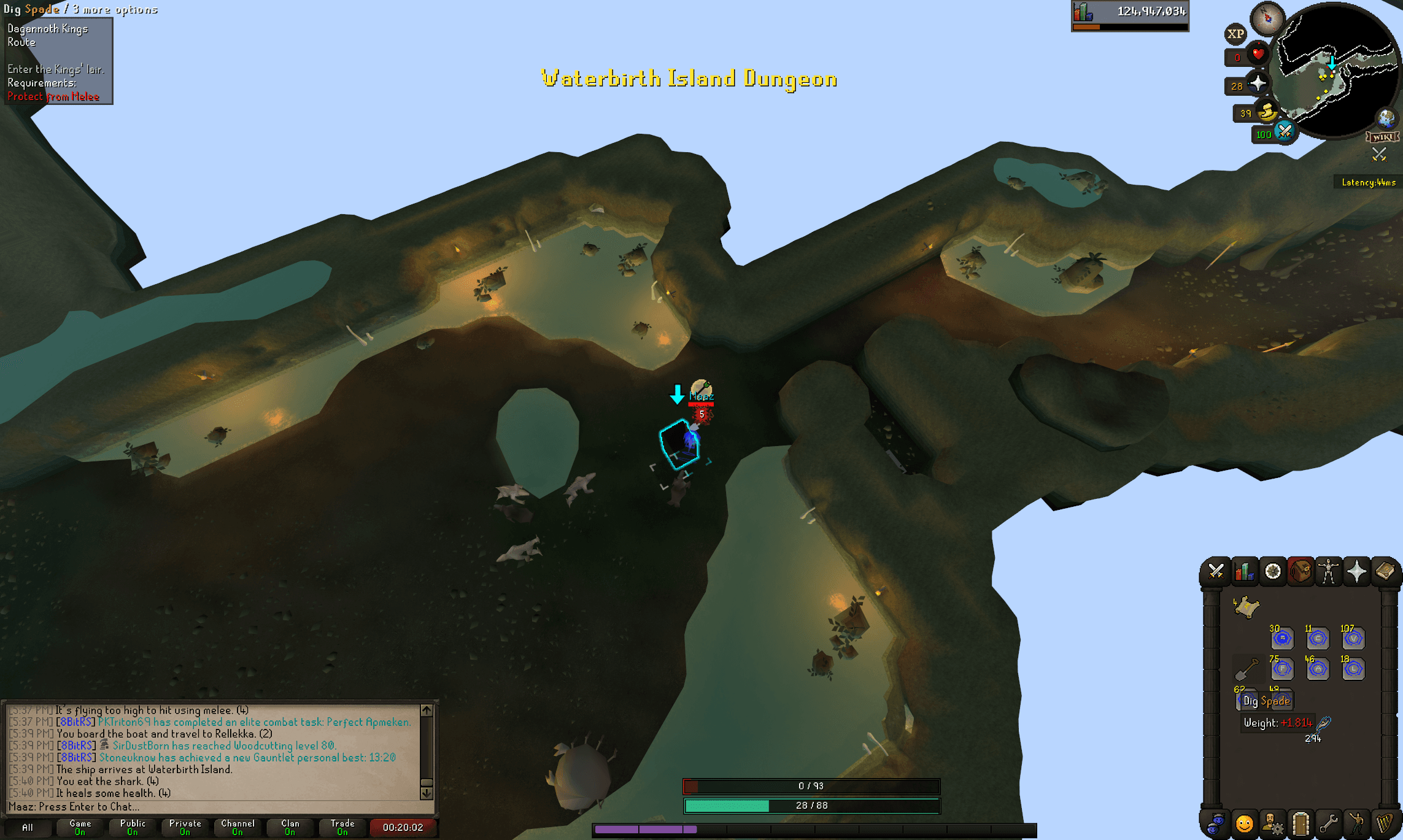
Task: Turn off Trade chat
Action: coord(341,827)
